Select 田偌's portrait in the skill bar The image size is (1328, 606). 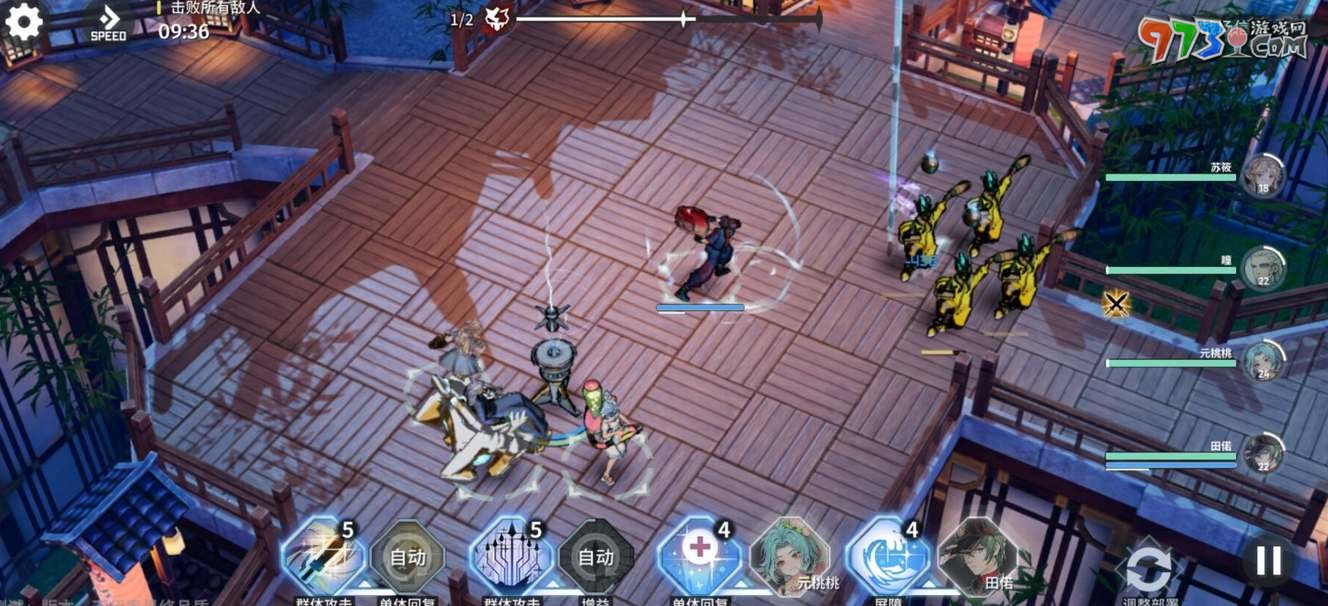tap(977, 555)
